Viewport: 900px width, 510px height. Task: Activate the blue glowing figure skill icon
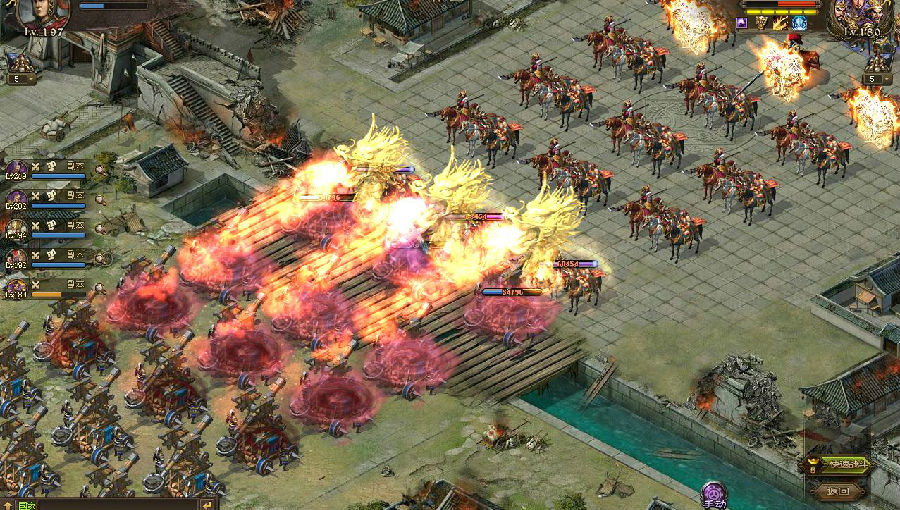pyautogui.click(x=799, y=22)
